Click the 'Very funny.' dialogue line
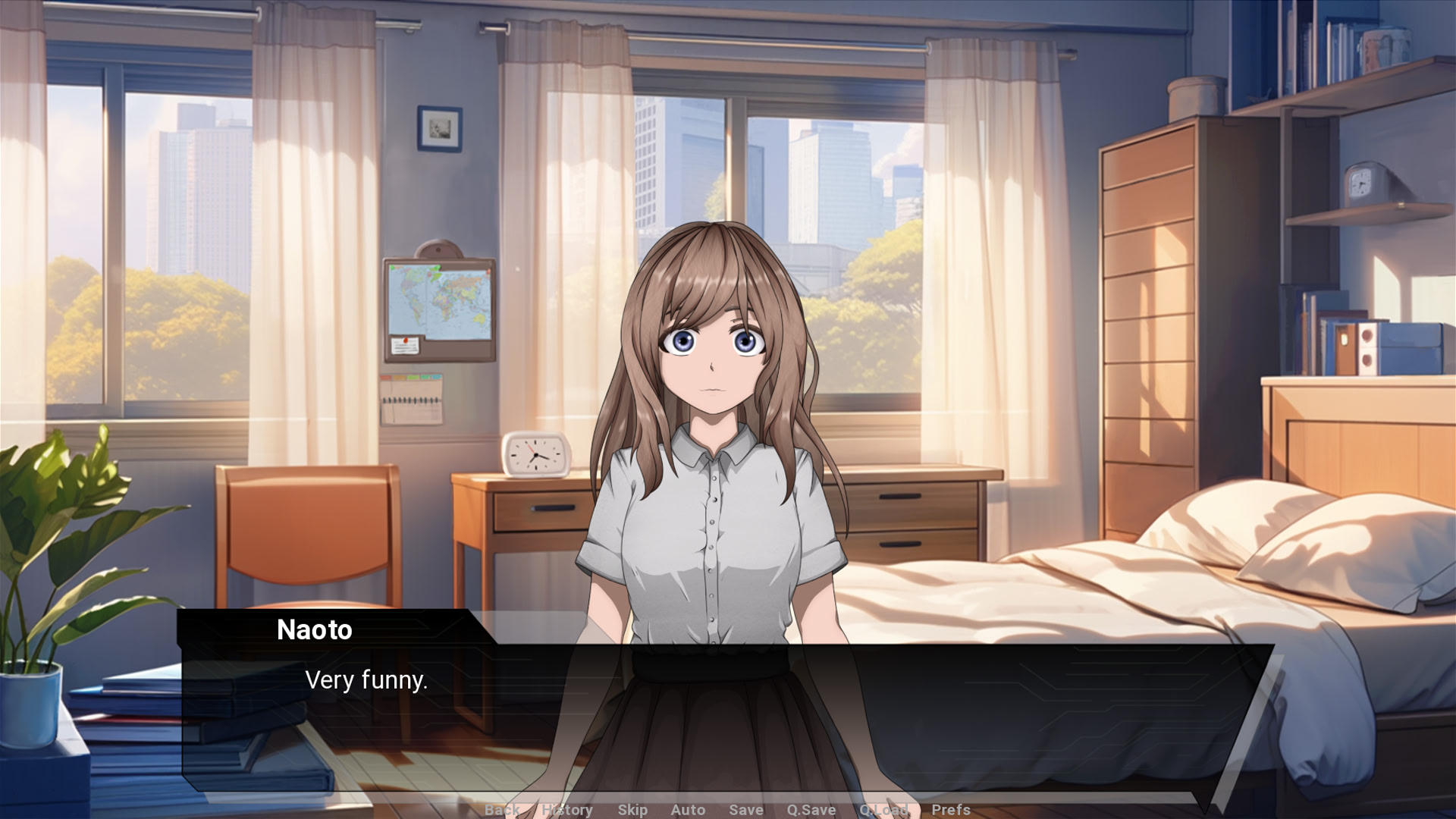1456x819 pixels. click(367, 680)
